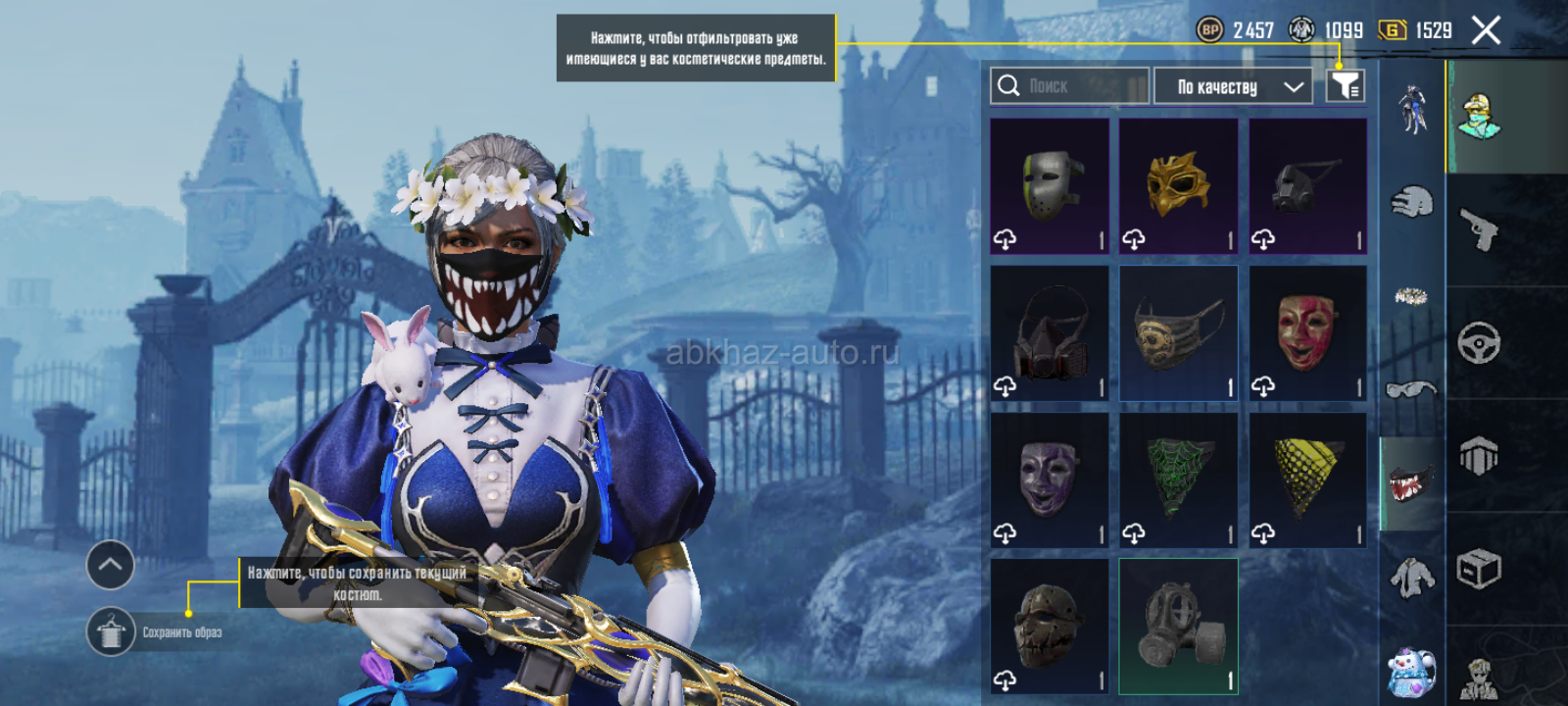
Task: Click the search field for cosmetics
Action: click(x=1068, y=86)
